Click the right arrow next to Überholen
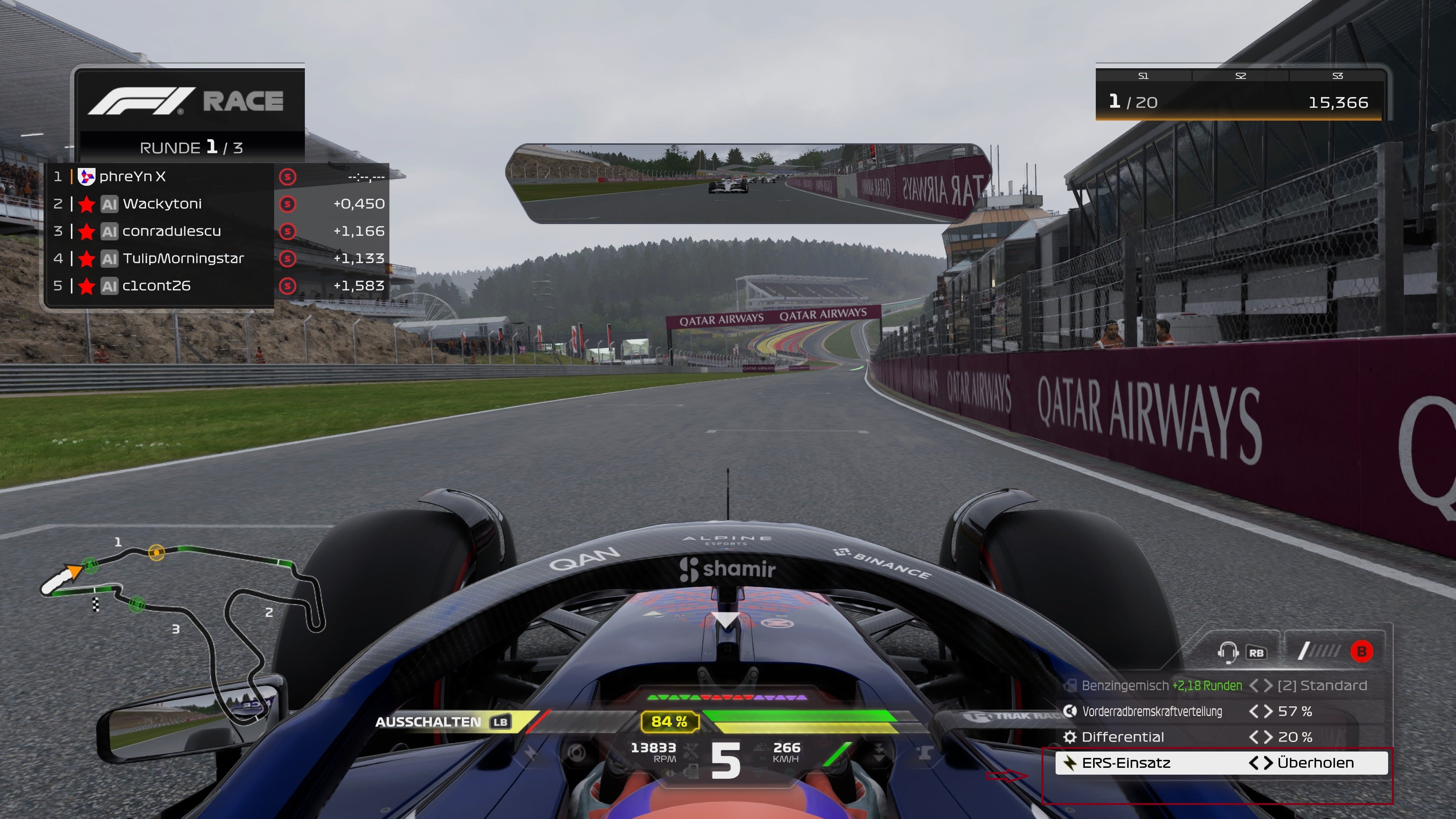 (1268, 763)
